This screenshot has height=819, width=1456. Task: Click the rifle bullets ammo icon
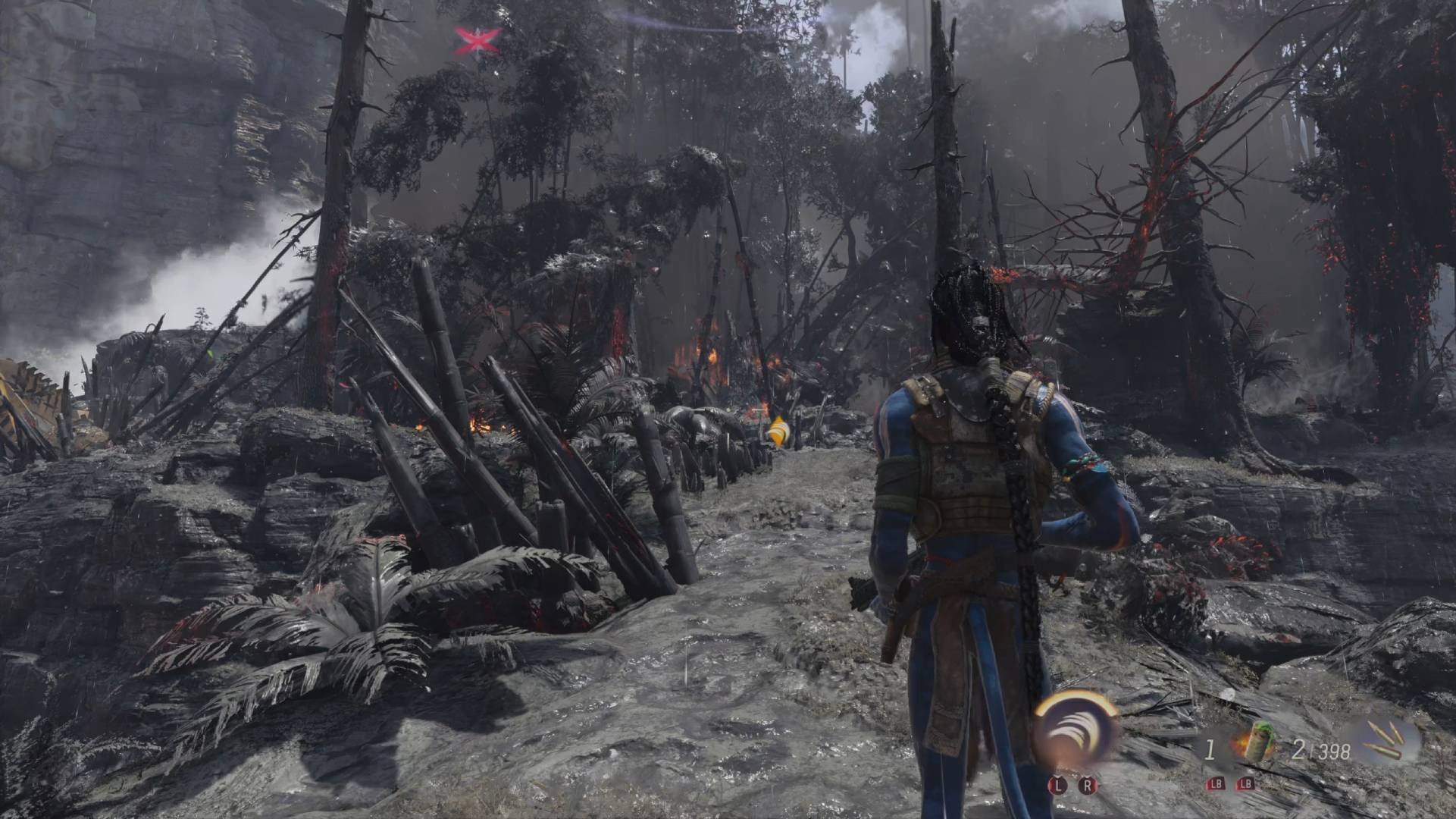pyautogui.click(x=1389, y=742)
